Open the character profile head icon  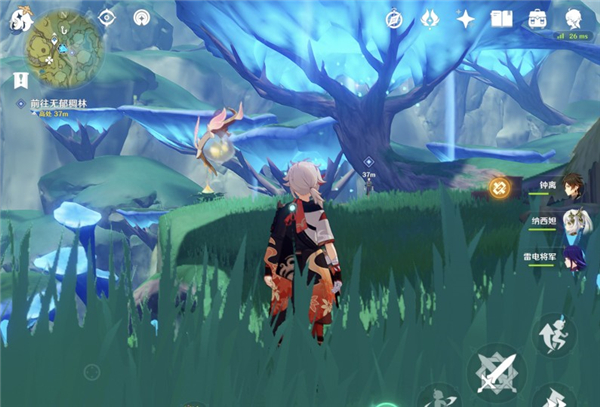[574, 18]
